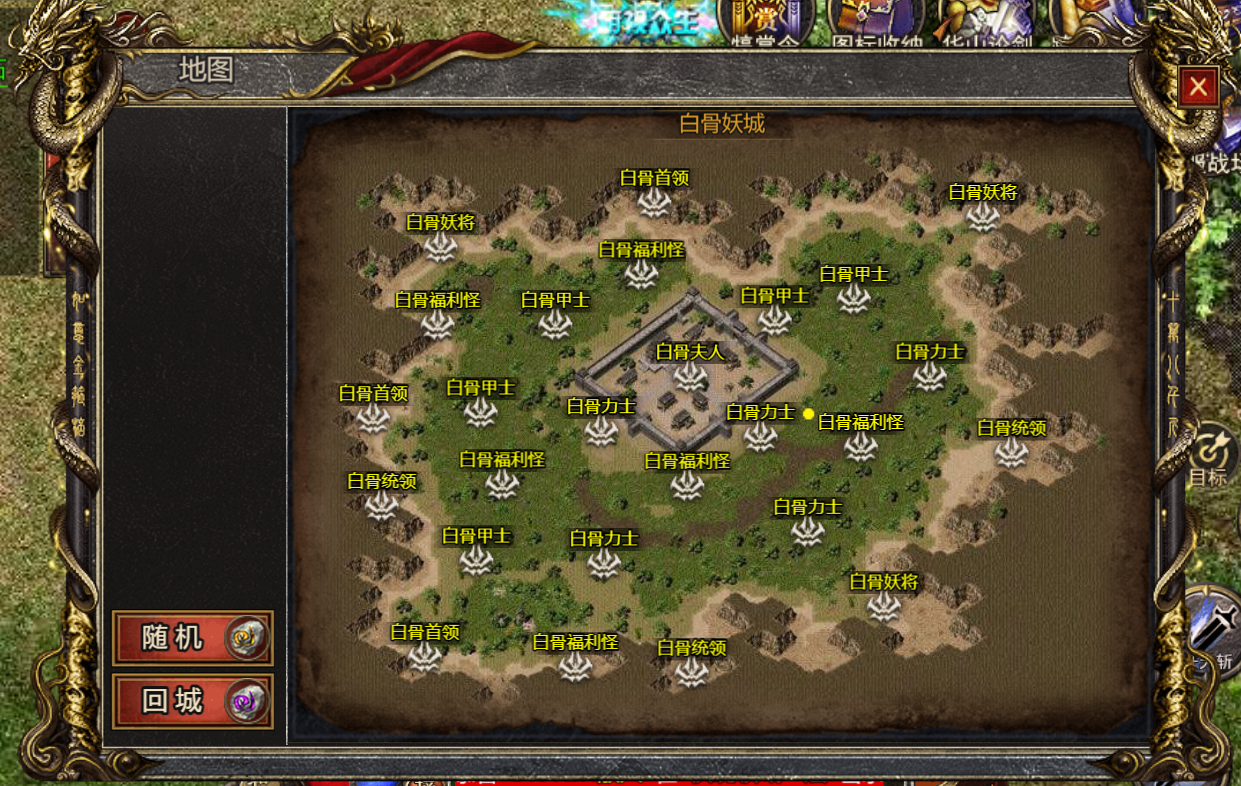Image resolution: width=1241 pixels, height=786 pixels.
Task: Open the 华山论剑 event icon
Action: tap(978, 22)
